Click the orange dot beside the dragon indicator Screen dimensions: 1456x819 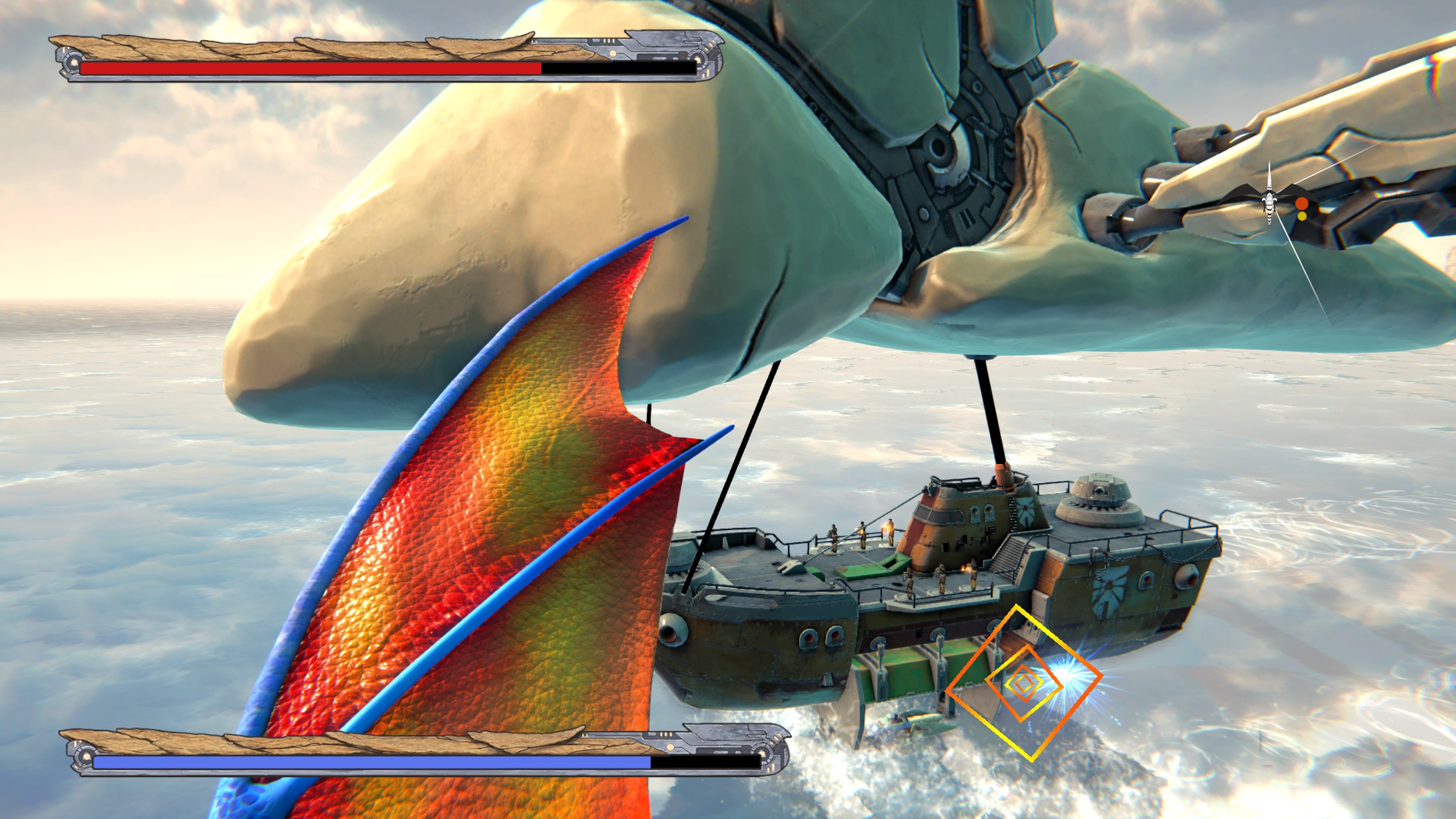click(x=1302, y=204)
